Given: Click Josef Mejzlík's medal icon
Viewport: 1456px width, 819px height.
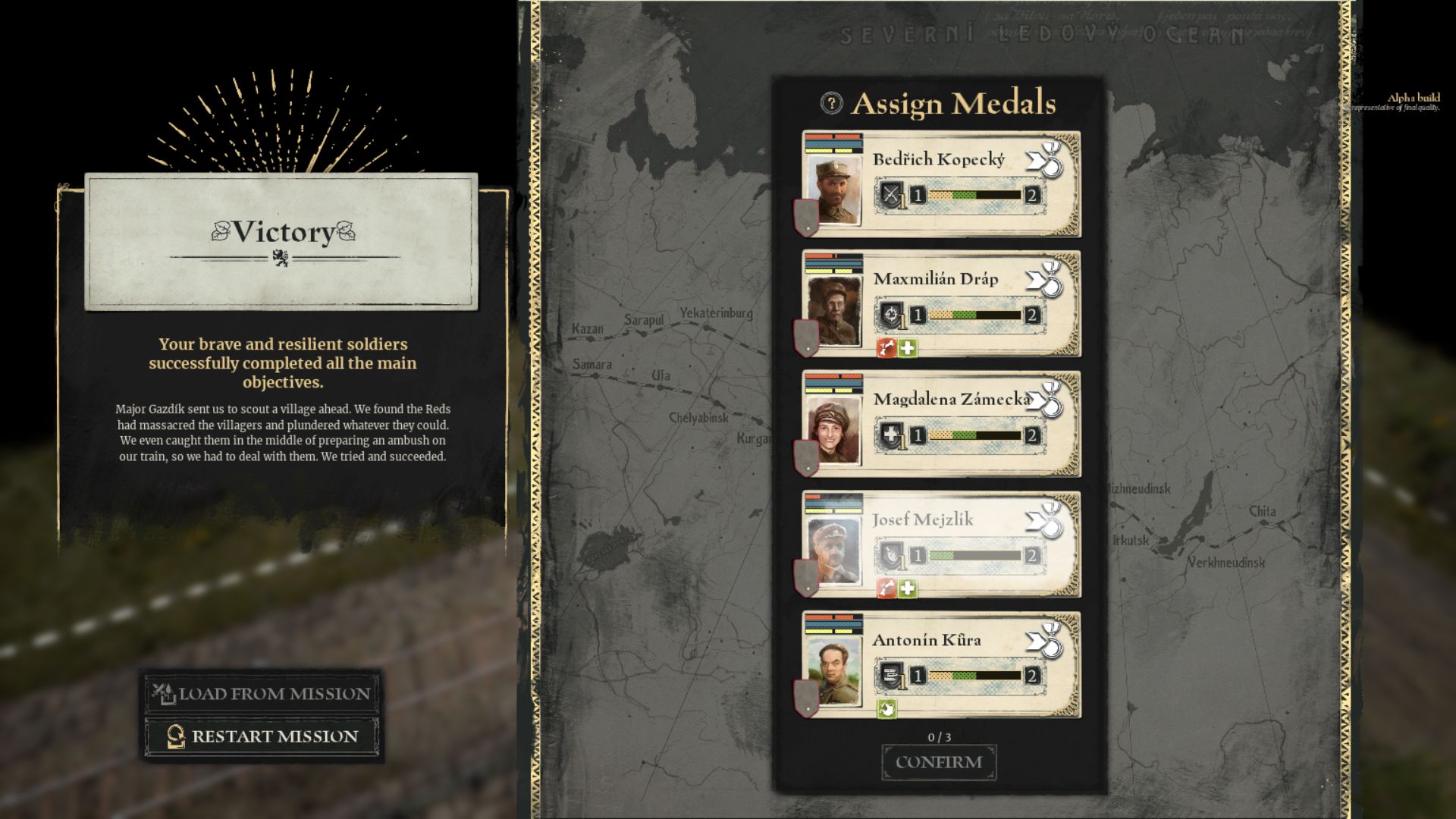Looking at the screenshot, I should pyautogui.click(x=1046, y=520).
